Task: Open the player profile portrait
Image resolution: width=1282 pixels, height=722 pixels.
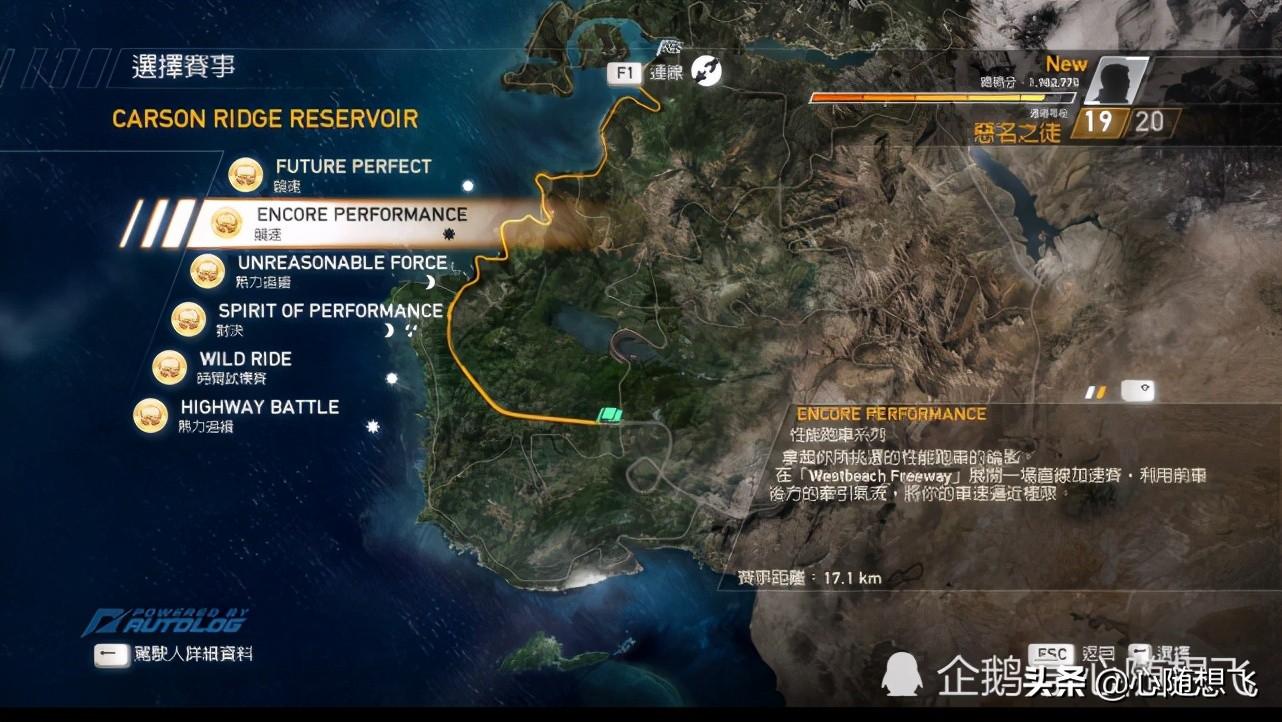Action: pos(1116,82)
